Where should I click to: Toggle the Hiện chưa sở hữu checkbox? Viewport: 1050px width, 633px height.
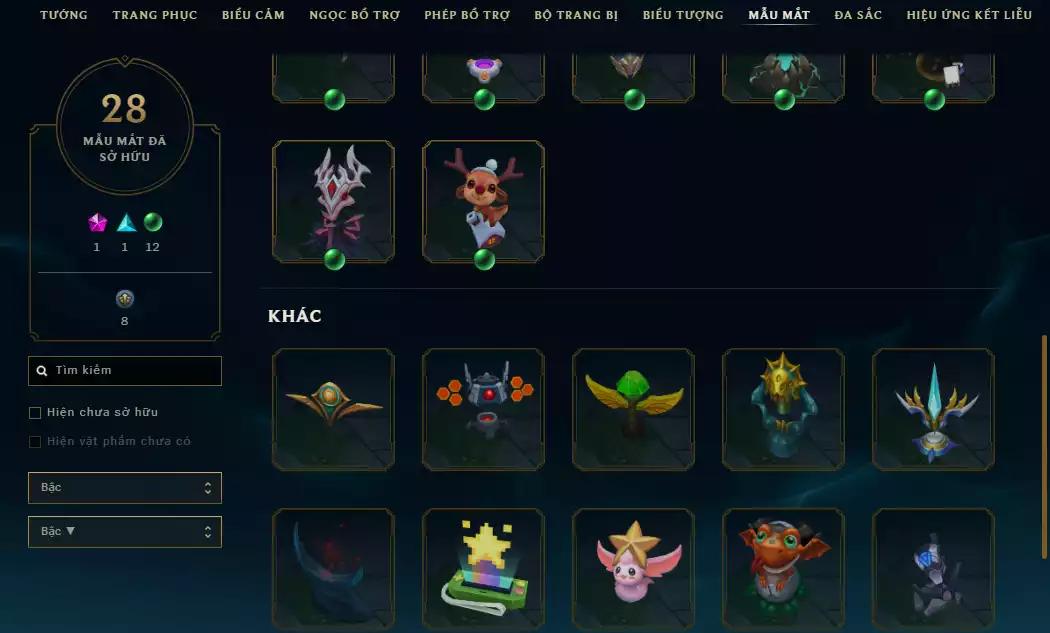click(36, 412)
